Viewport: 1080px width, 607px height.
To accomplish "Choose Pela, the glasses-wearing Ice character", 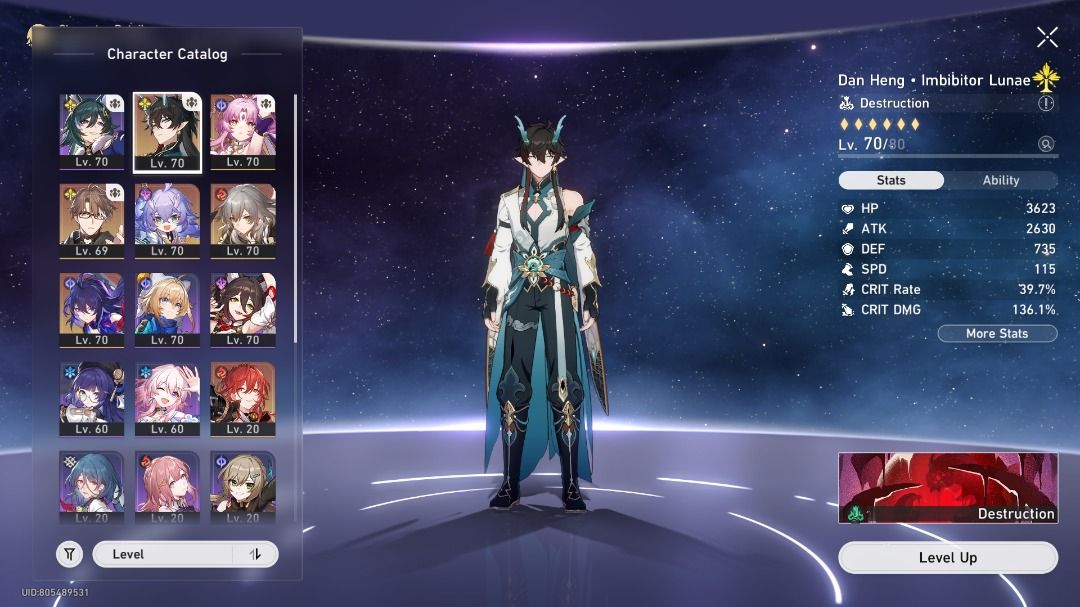I will click(92, 395).
